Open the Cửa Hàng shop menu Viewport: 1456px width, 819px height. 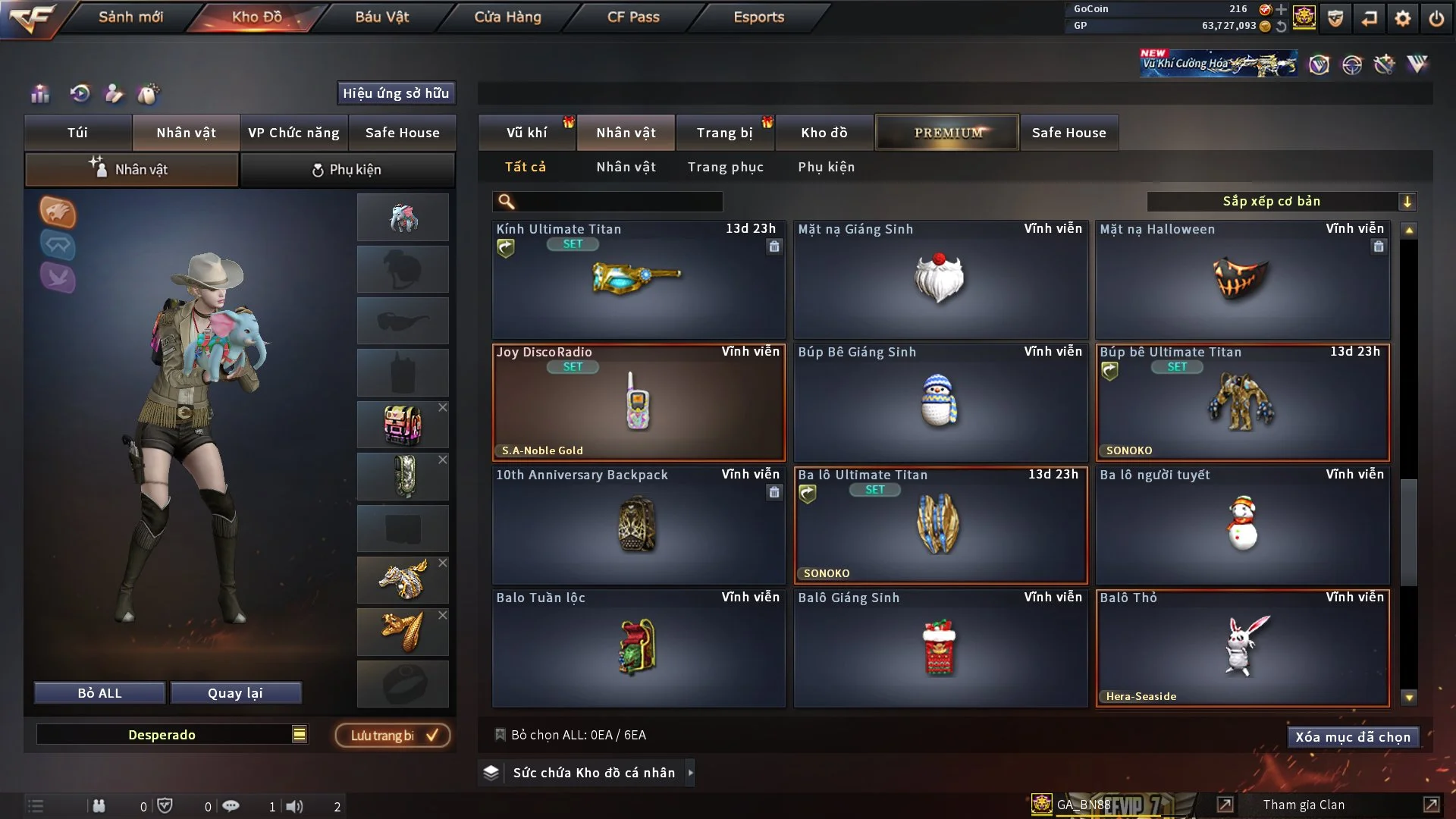[x=507, y=17]
